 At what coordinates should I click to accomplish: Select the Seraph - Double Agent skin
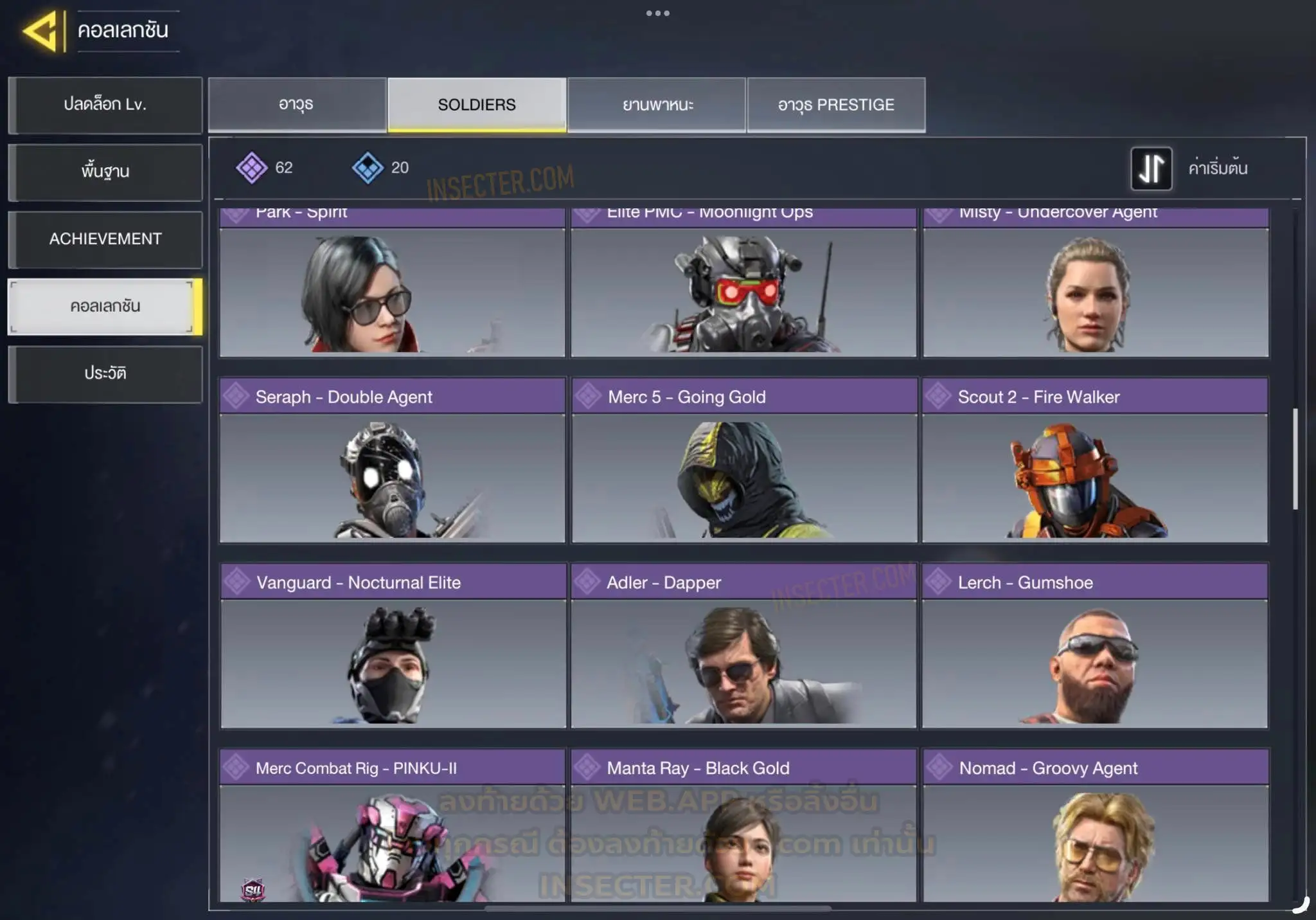click(x=392, y=461)
